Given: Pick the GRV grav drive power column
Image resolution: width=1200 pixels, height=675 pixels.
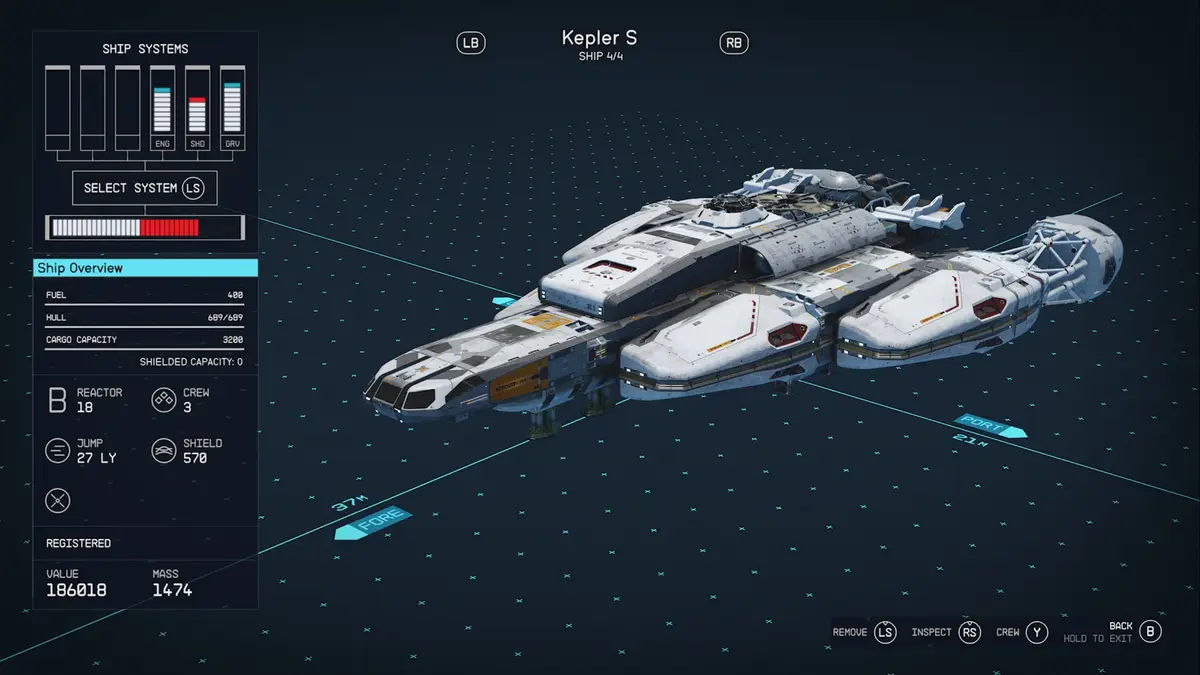Looking at the screenshot, I should (x=232, y=109).
